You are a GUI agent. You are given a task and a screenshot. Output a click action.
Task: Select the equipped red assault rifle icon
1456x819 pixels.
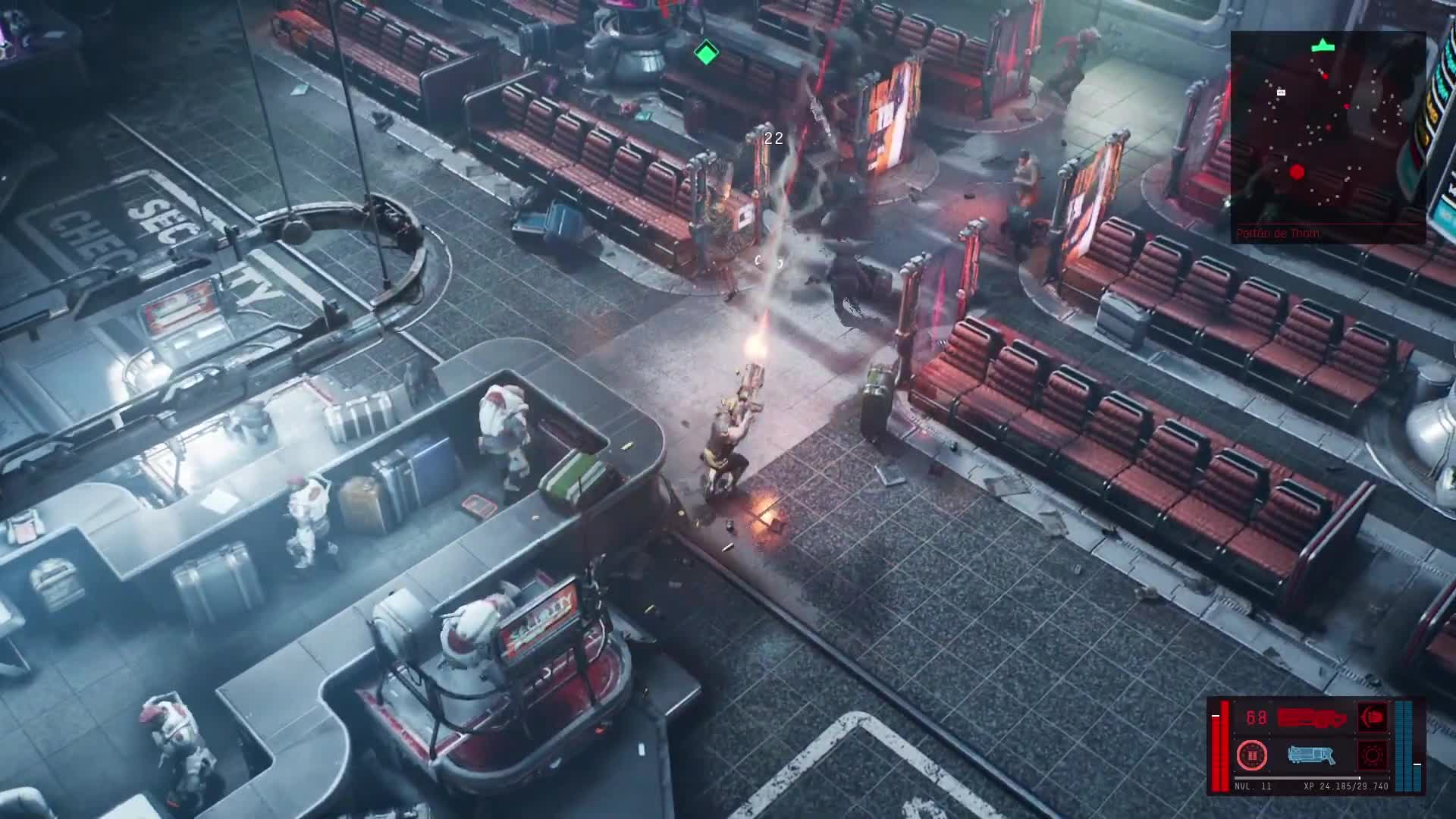pyautogui.click(x=1311, y=717)
